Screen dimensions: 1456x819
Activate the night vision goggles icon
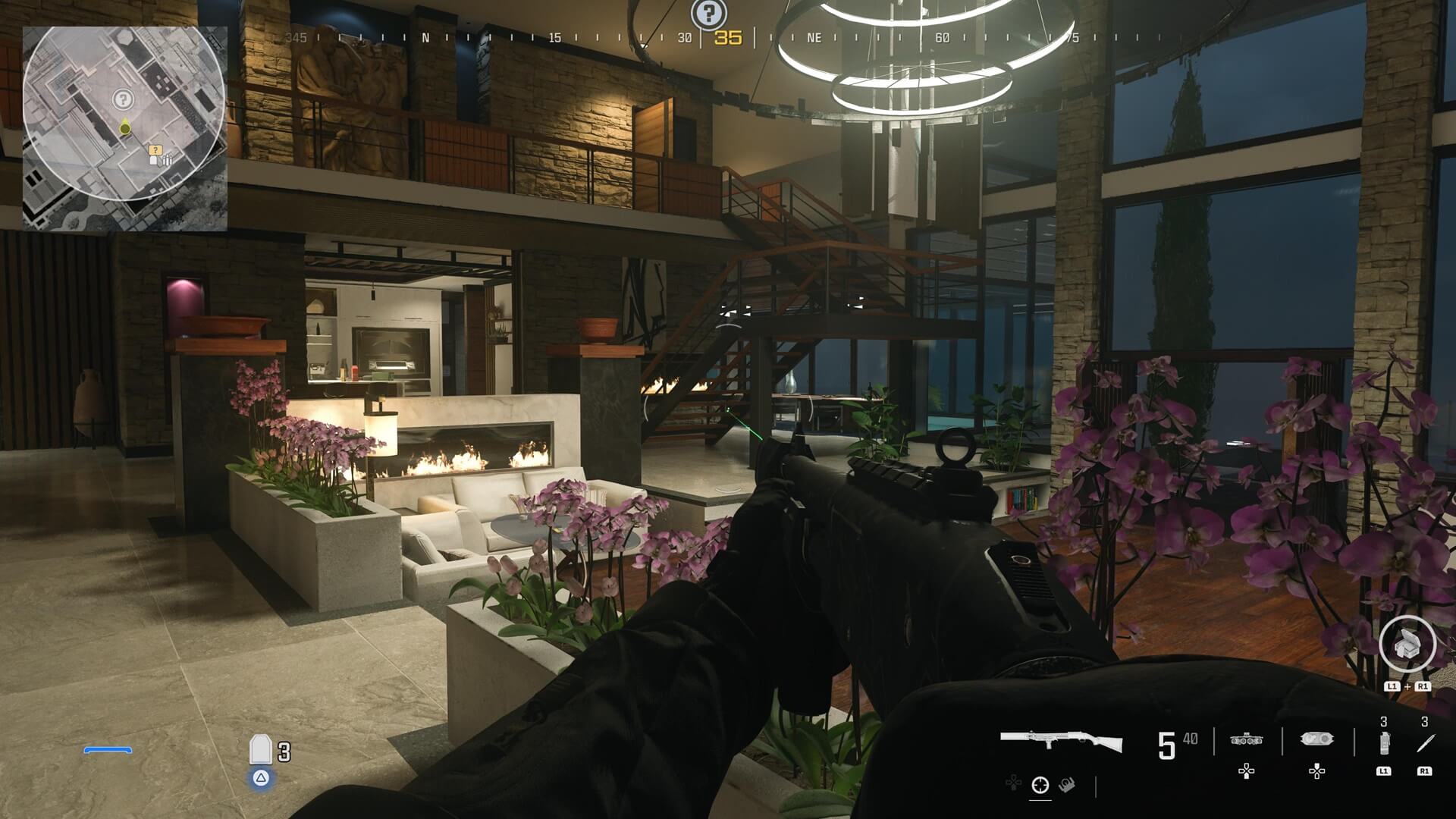[x=1246, y=739]
